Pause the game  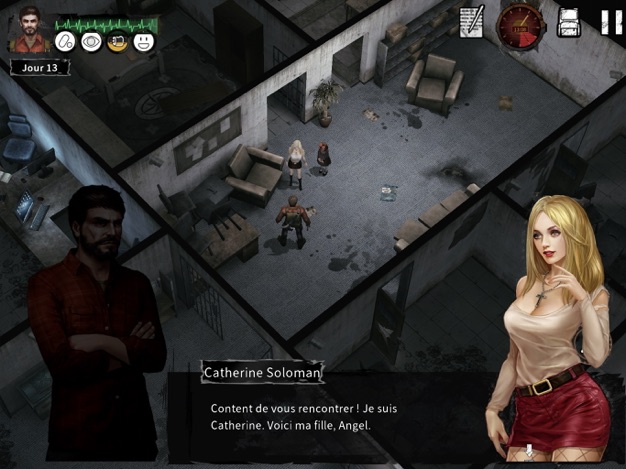(x=610, y=22)
